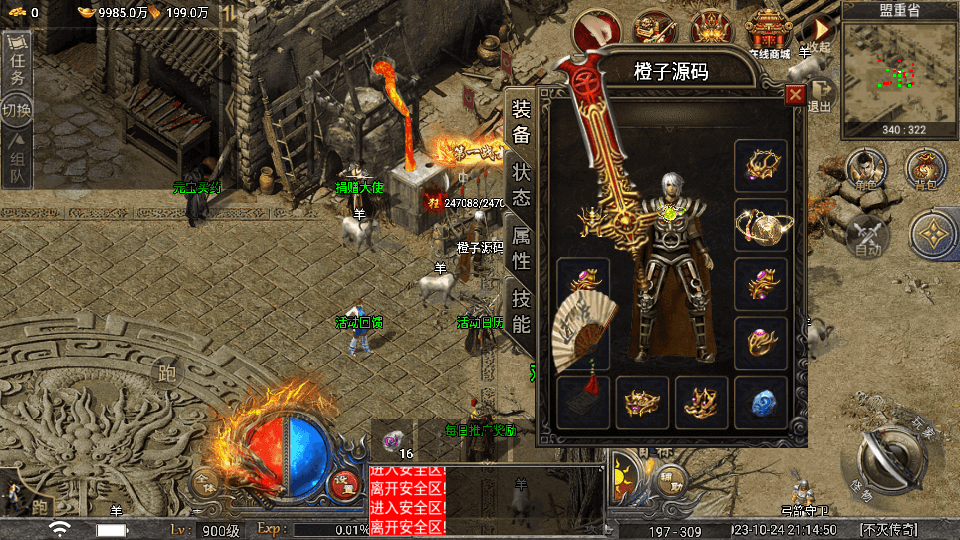The image size is (960, 540).
Task: Toggle the 跑 (Run) movement mode
Action: pos(165,374)
